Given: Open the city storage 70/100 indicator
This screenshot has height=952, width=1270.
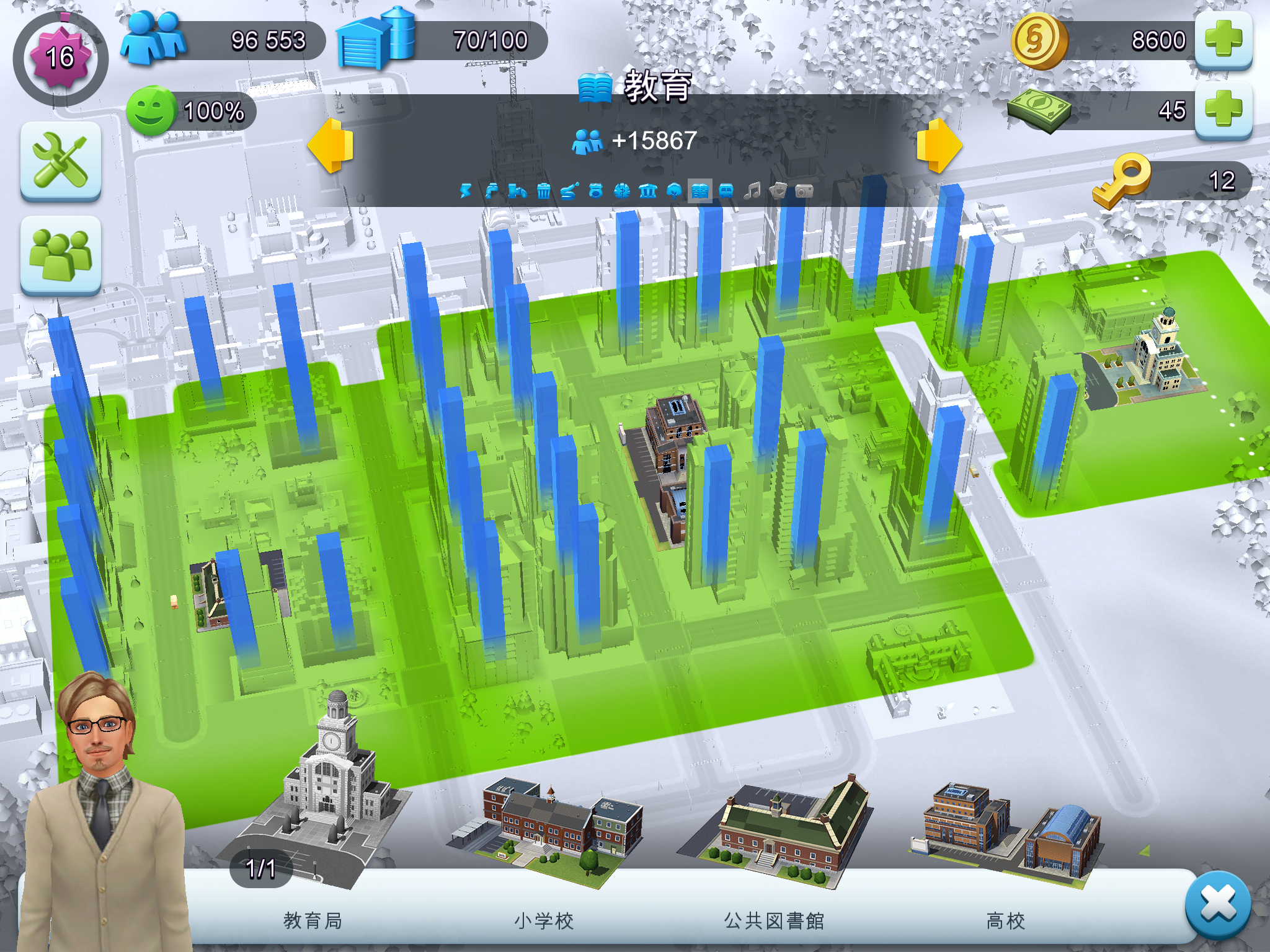Looking at the screenshot, I should point(442,40).
